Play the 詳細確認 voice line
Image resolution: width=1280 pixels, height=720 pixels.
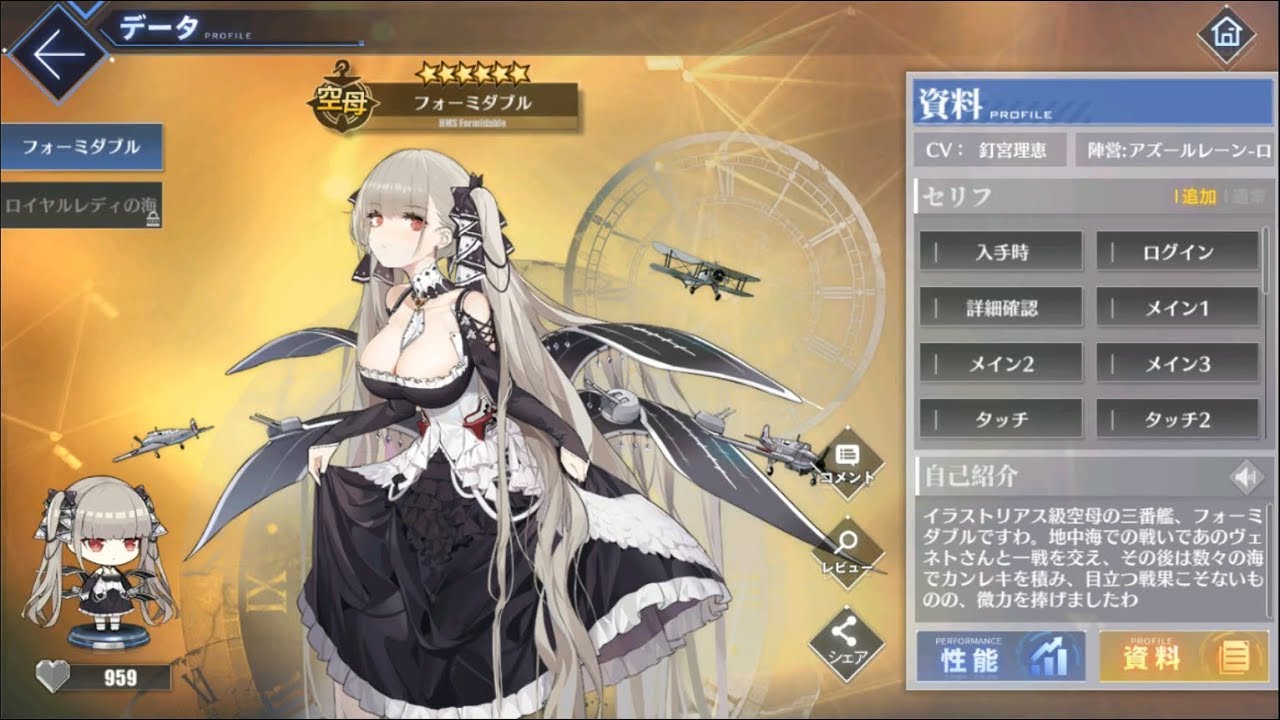pos(1000,308)
